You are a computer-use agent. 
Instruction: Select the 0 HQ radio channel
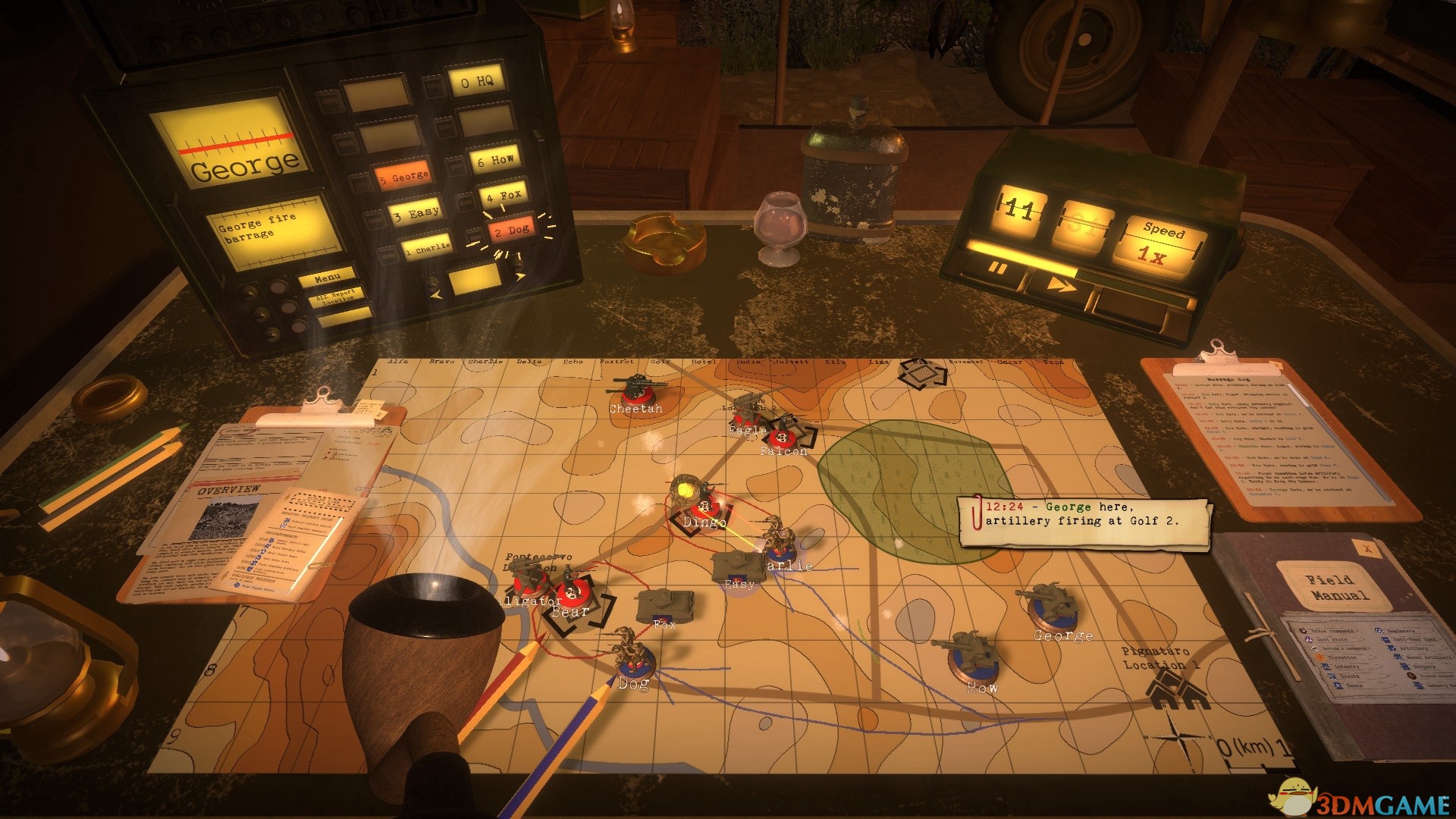[x=477, y=82]
